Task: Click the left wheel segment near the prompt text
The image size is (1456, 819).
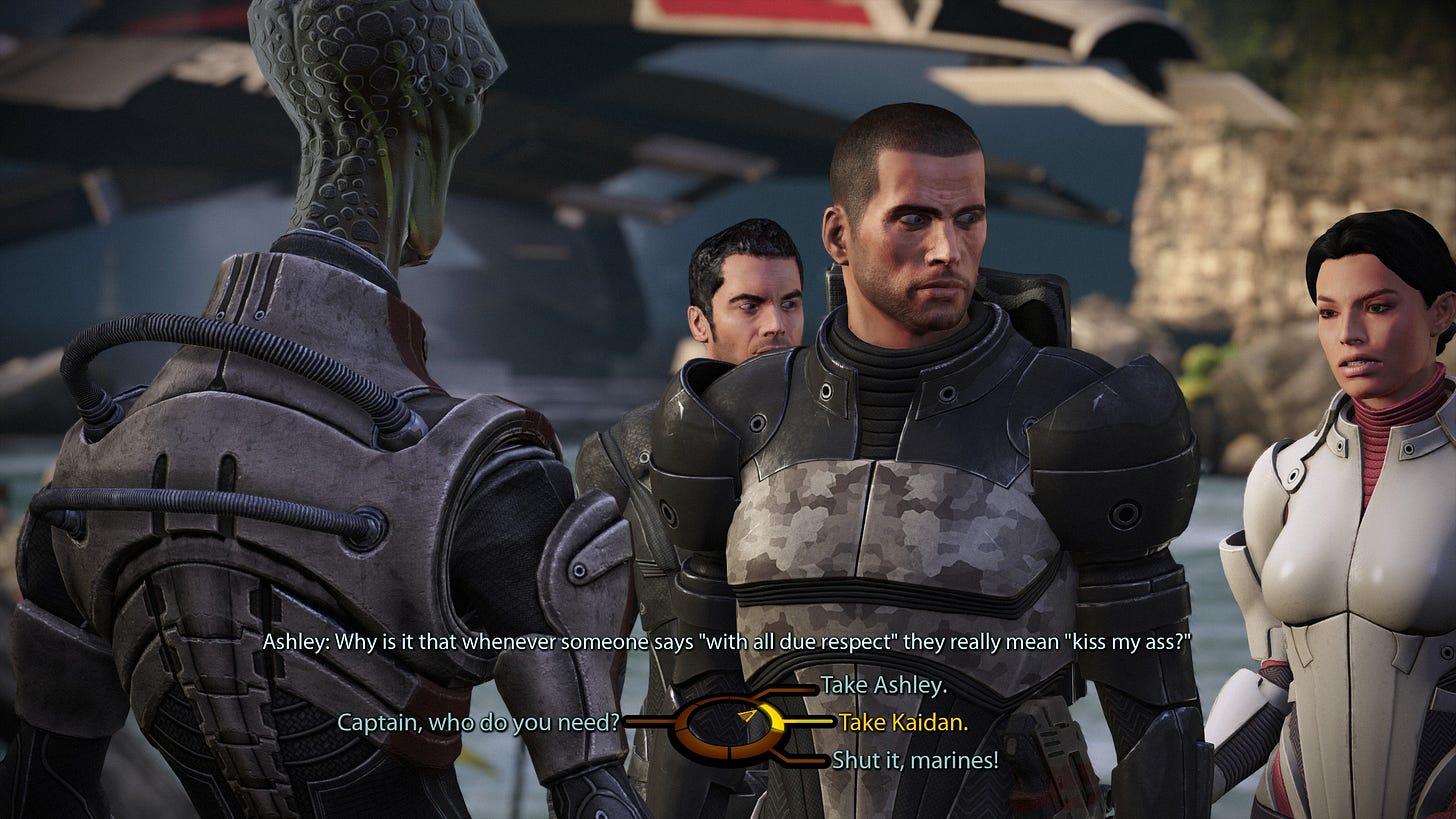Action: click(x=681, y=720)
